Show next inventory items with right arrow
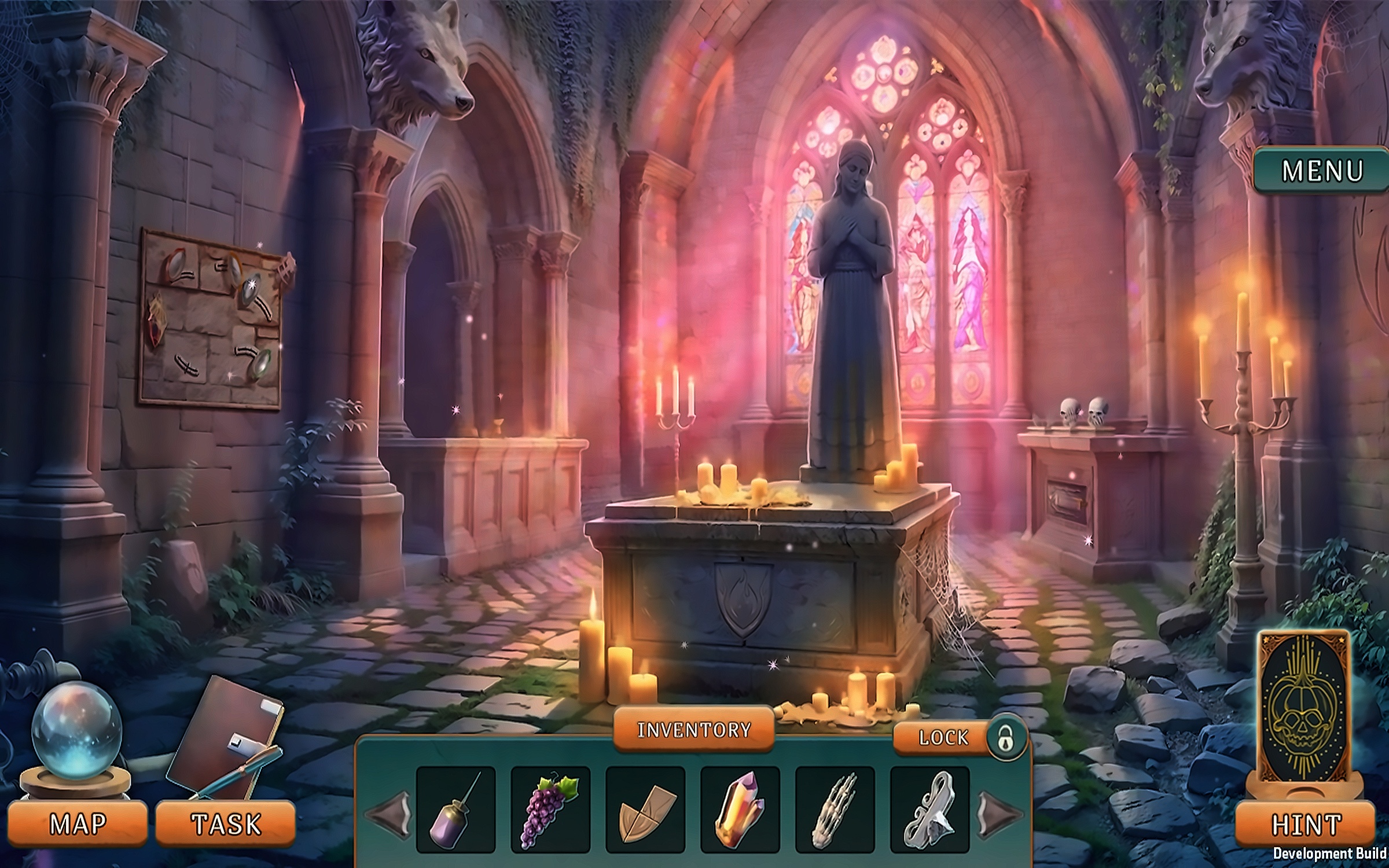Screen dimensions: 1389x868 1000,813
